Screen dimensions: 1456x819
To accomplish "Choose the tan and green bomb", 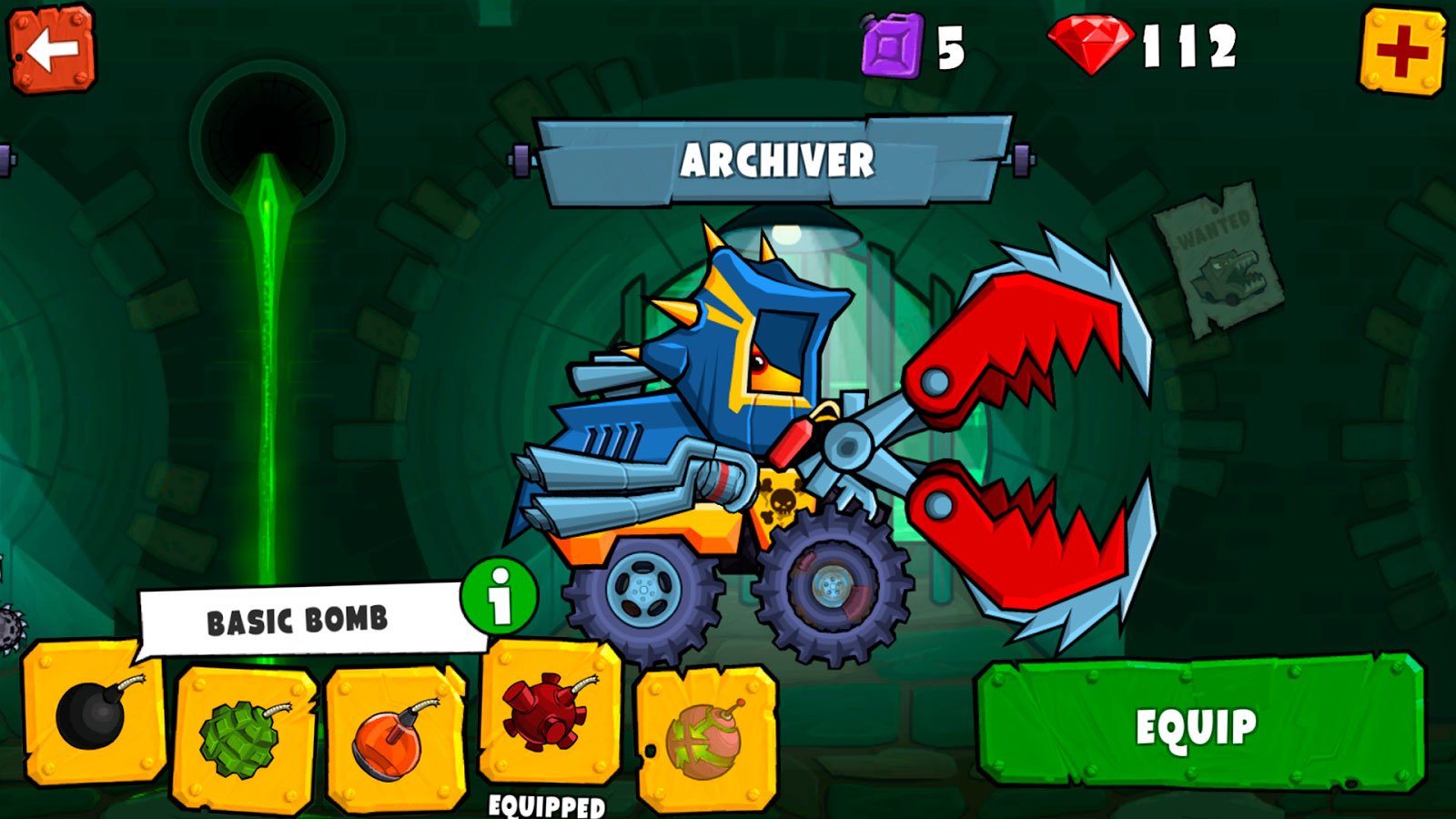I will [x=705, y=737].
